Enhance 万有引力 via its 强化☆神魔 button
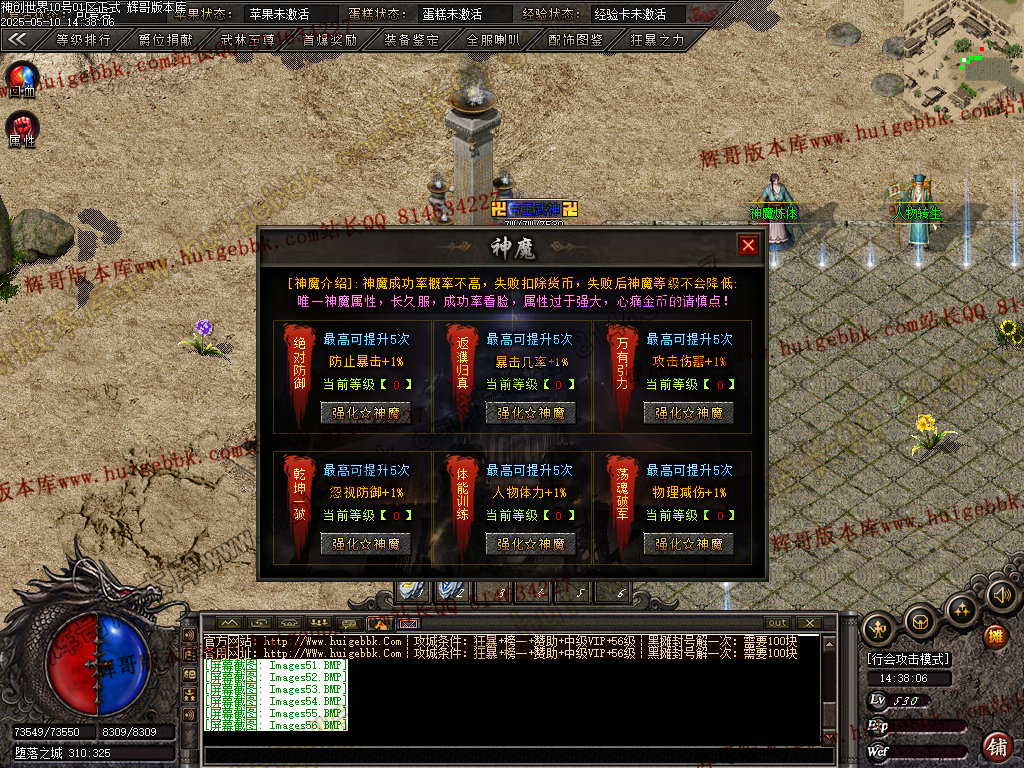 pyautogui.click(x=688, y=412)
